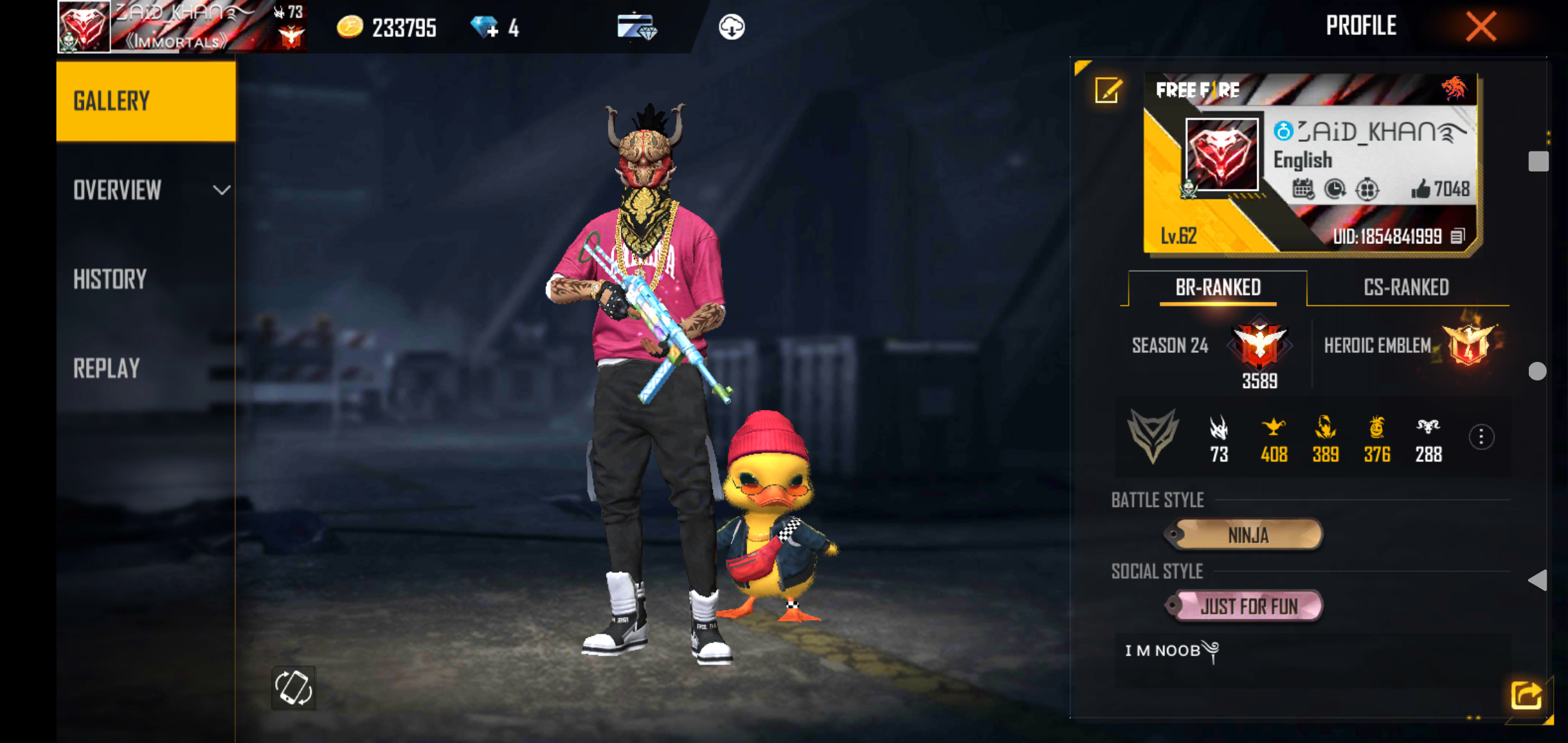Select the BR-Ranked tab
This screenshot has height=743, width=1568.
1217,288
